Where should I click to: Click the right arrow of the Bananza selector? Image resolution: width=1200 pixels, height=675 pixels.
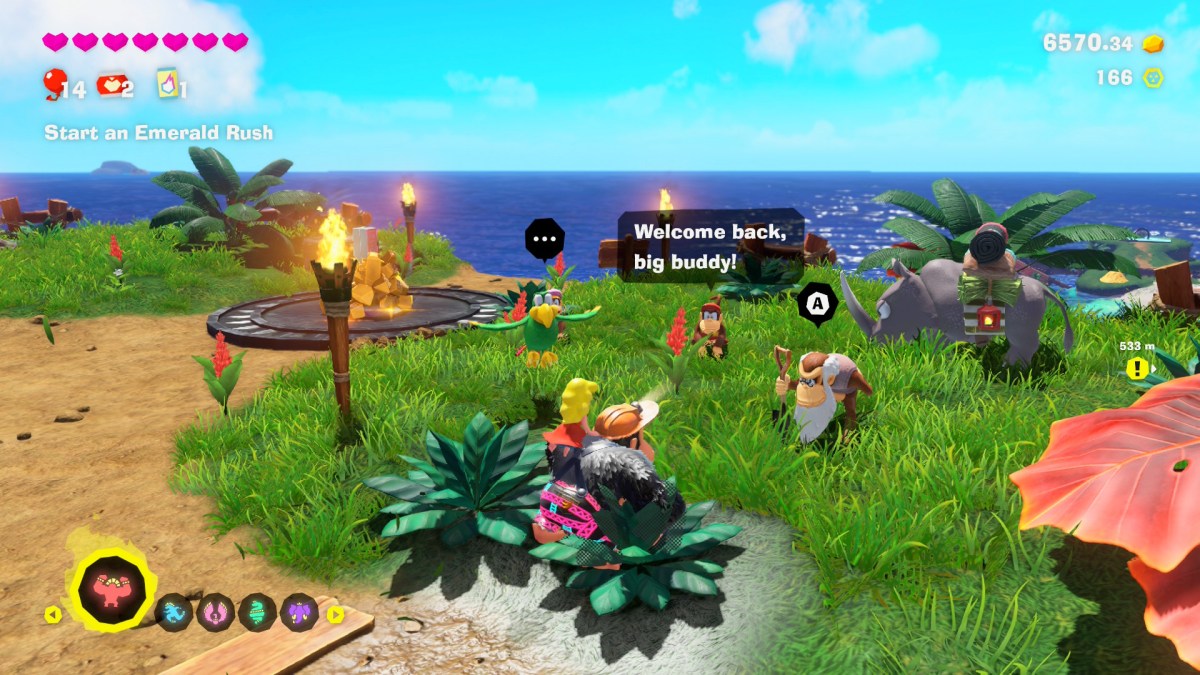tap(335, 614)
